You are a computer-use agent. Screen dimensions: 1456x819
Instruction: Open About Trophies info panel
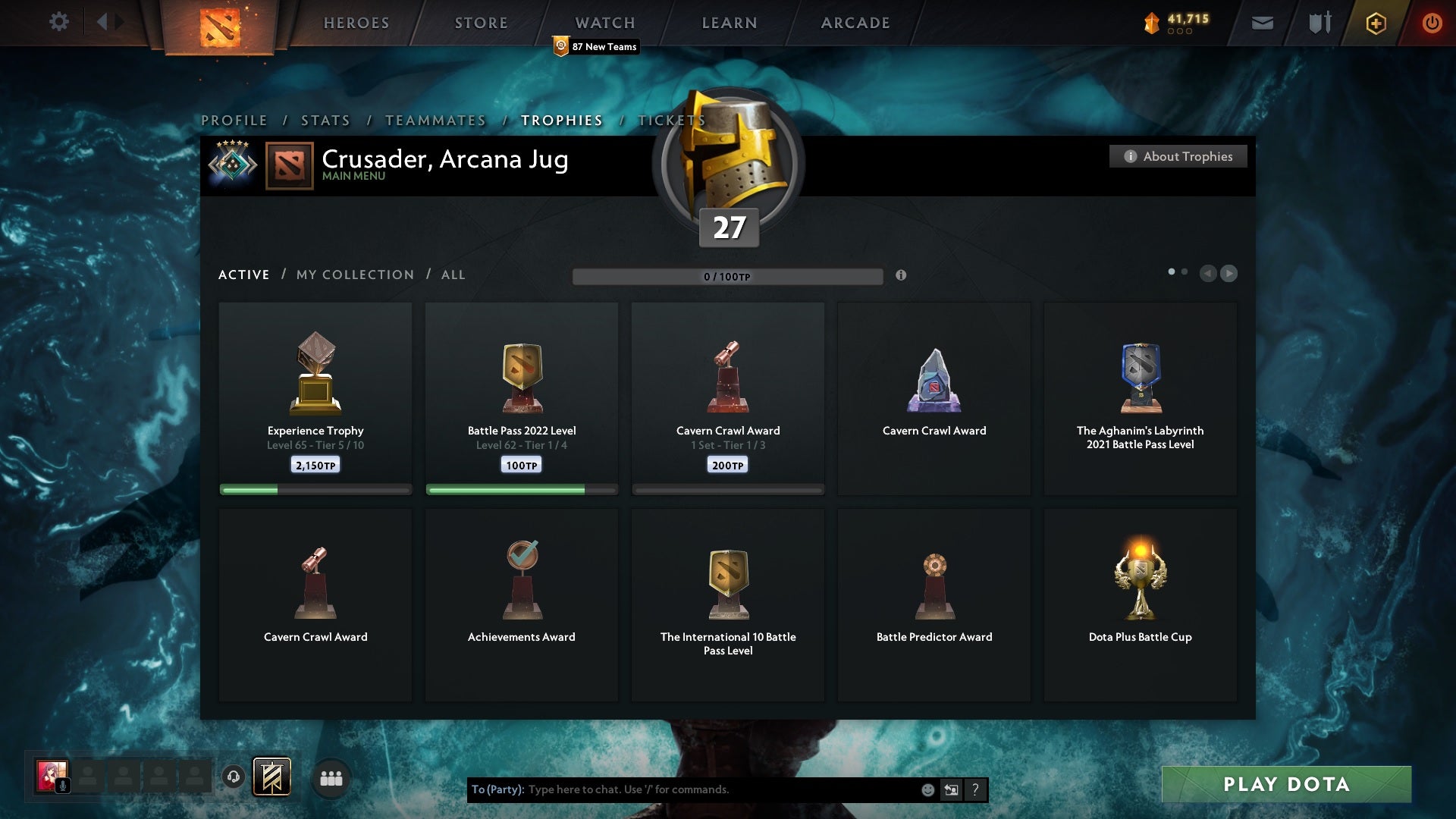tap(1178, 156)
